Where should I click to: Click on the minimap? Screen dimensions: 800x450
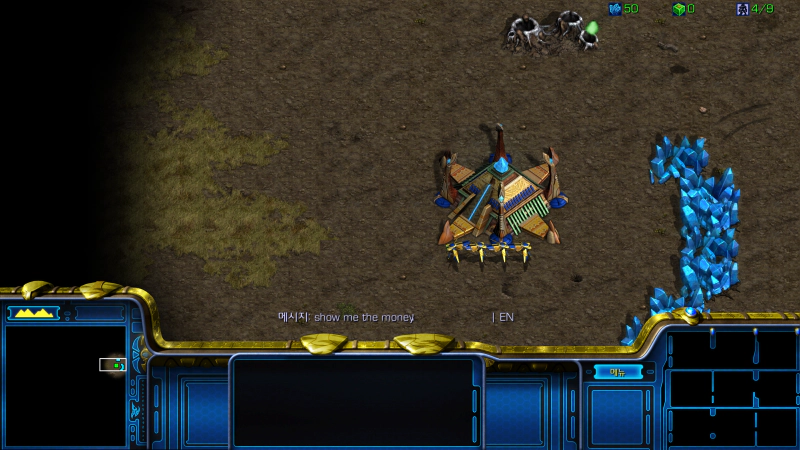[65, 385]
